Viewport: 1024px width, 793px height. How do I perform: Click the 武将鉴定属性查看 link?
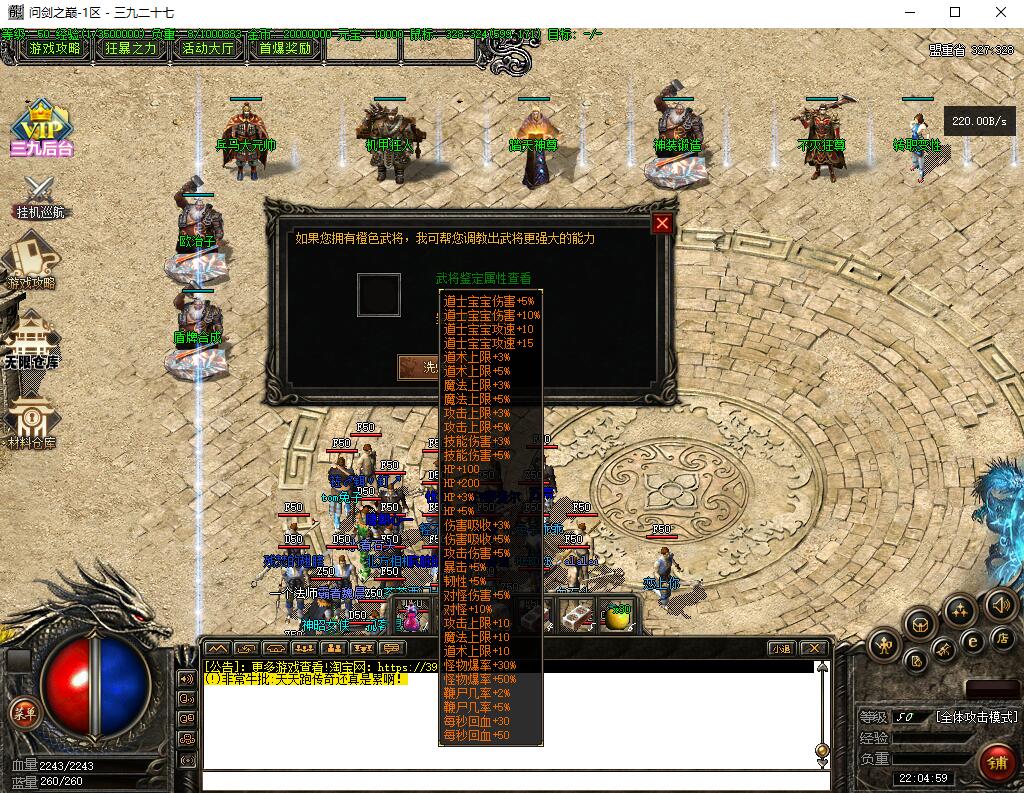click(484, 278)
